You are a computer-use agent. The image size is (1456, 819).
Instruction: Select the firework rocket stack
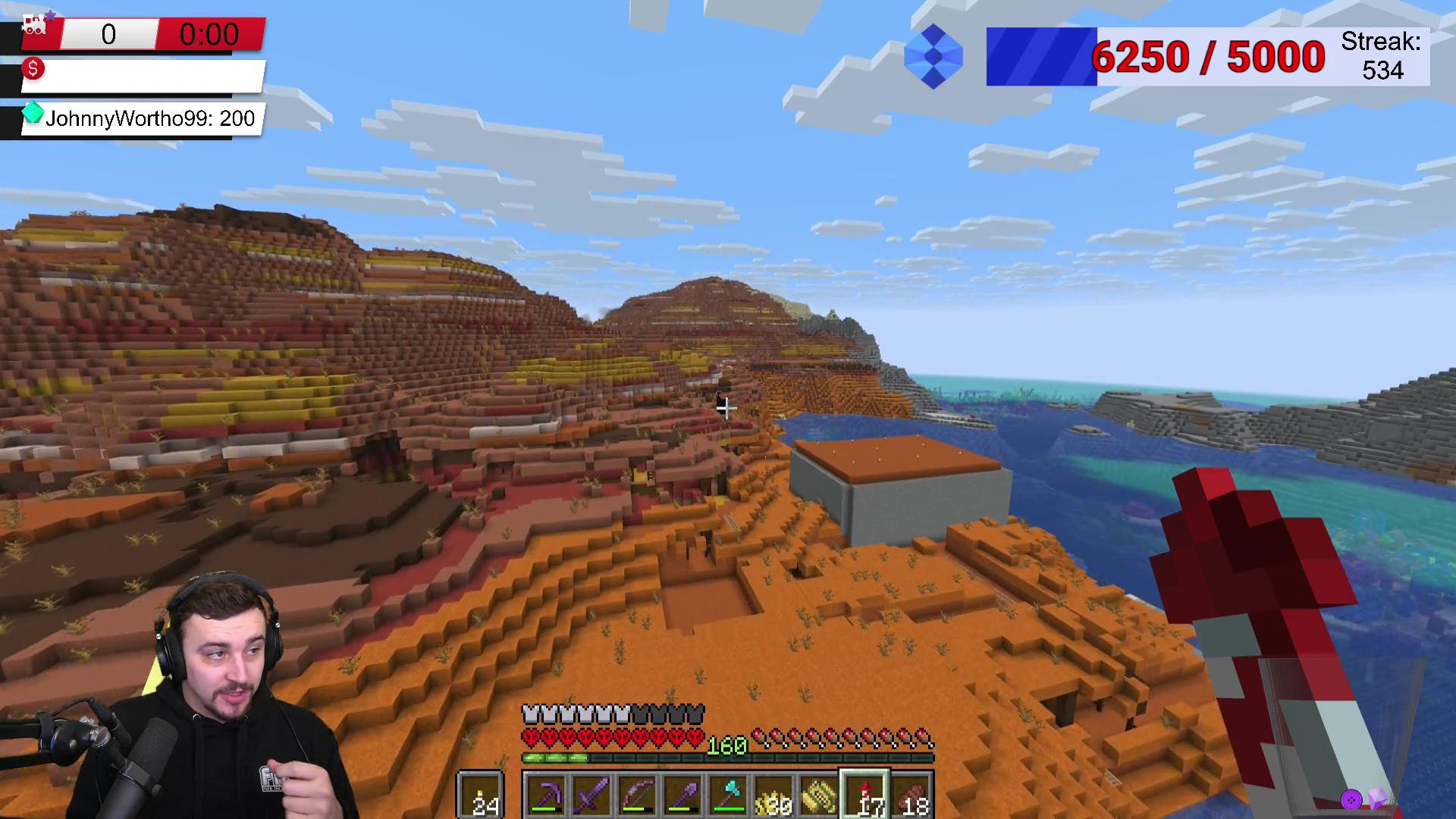[865, 795]
